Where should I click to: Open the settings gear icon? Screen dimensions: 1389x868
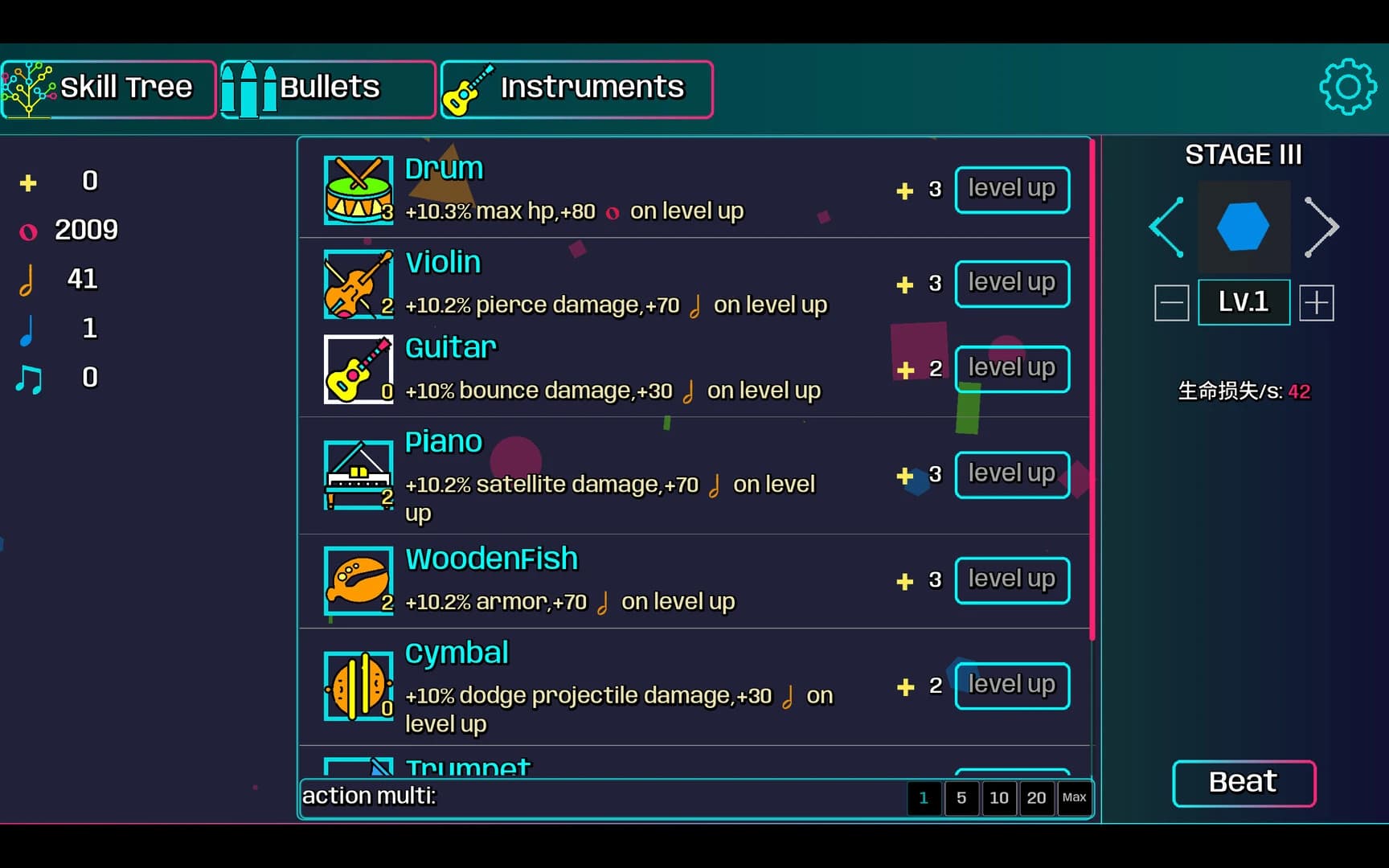[x=1349, y=87]
